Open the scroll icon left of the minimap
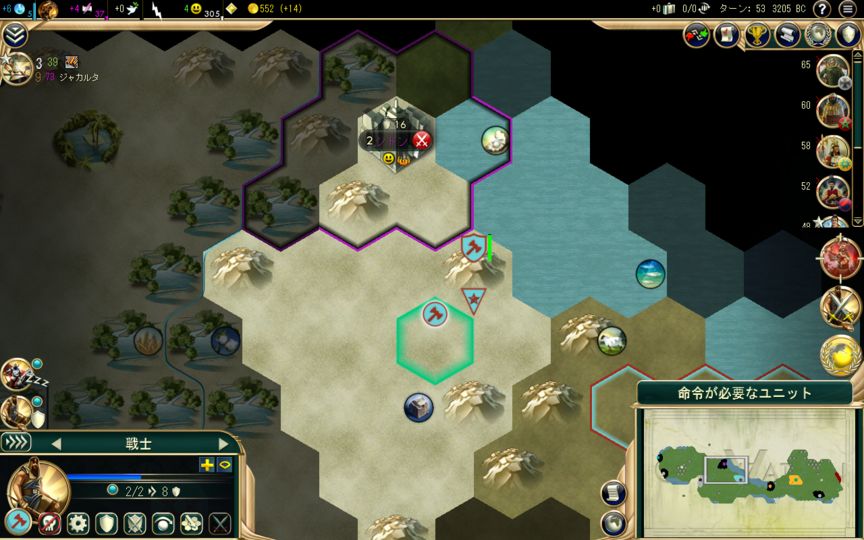Image resolution: width=864 pixels, height=540 pixels. 613,493
